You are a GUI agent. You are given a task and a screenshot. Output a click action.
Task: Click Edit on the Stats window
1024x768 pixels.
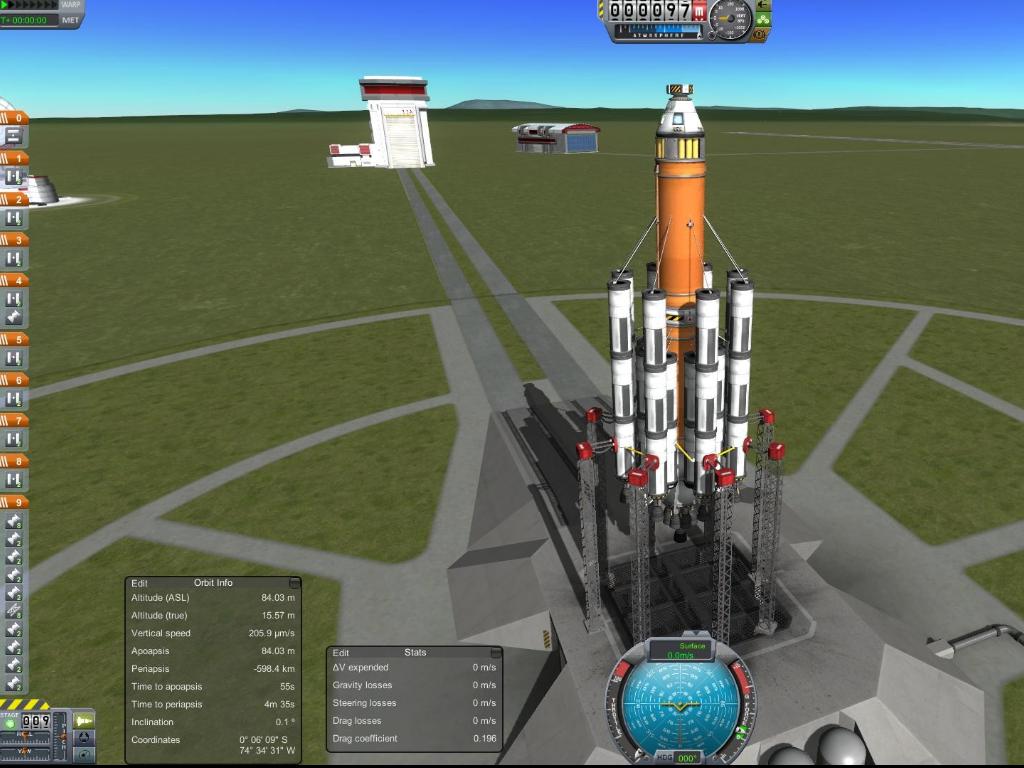pyautogui.click(x=341, y=652)
